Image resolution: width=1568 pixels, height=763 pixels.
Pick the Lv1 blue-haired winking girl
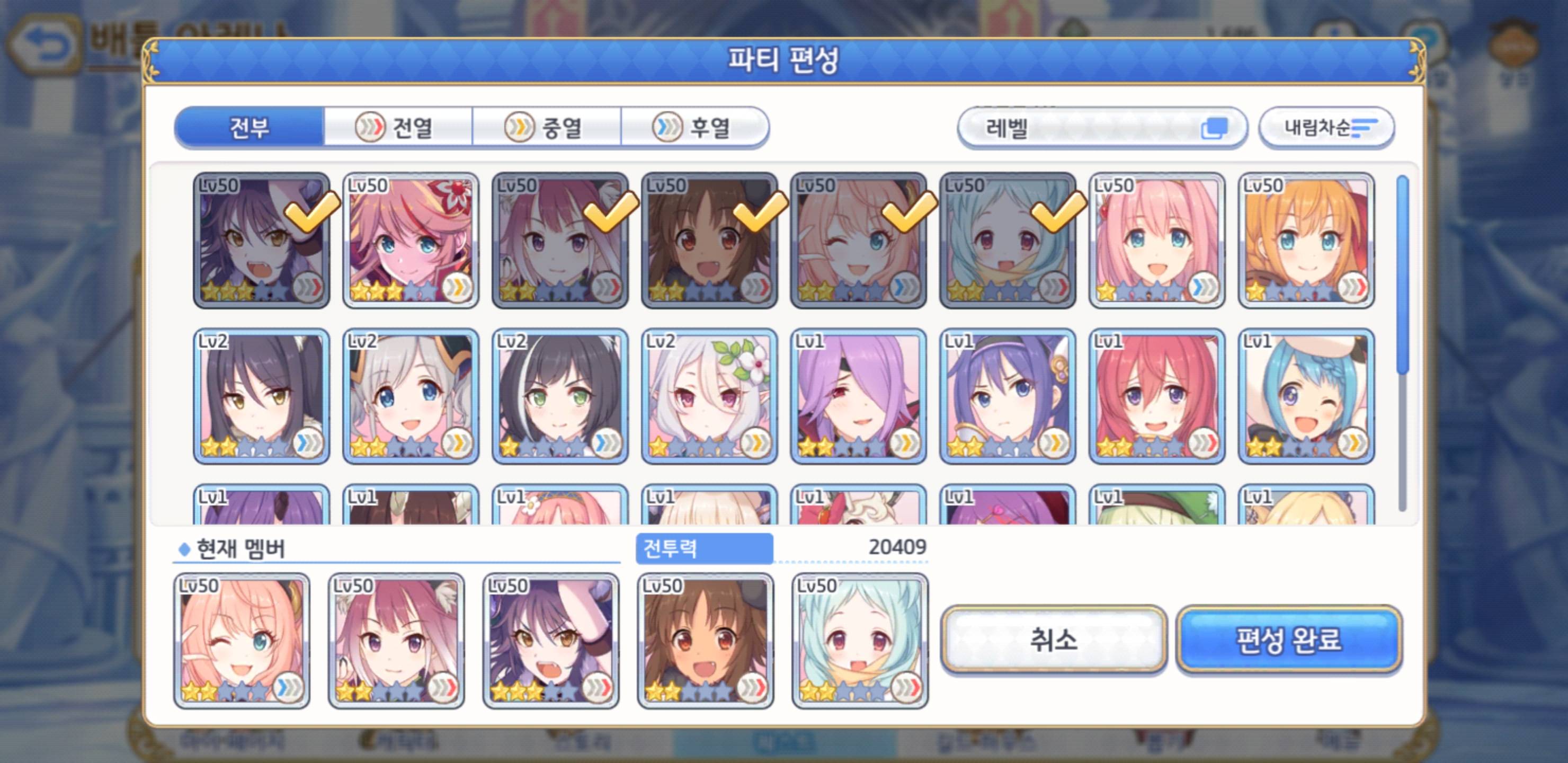[x=1306, y=396]
